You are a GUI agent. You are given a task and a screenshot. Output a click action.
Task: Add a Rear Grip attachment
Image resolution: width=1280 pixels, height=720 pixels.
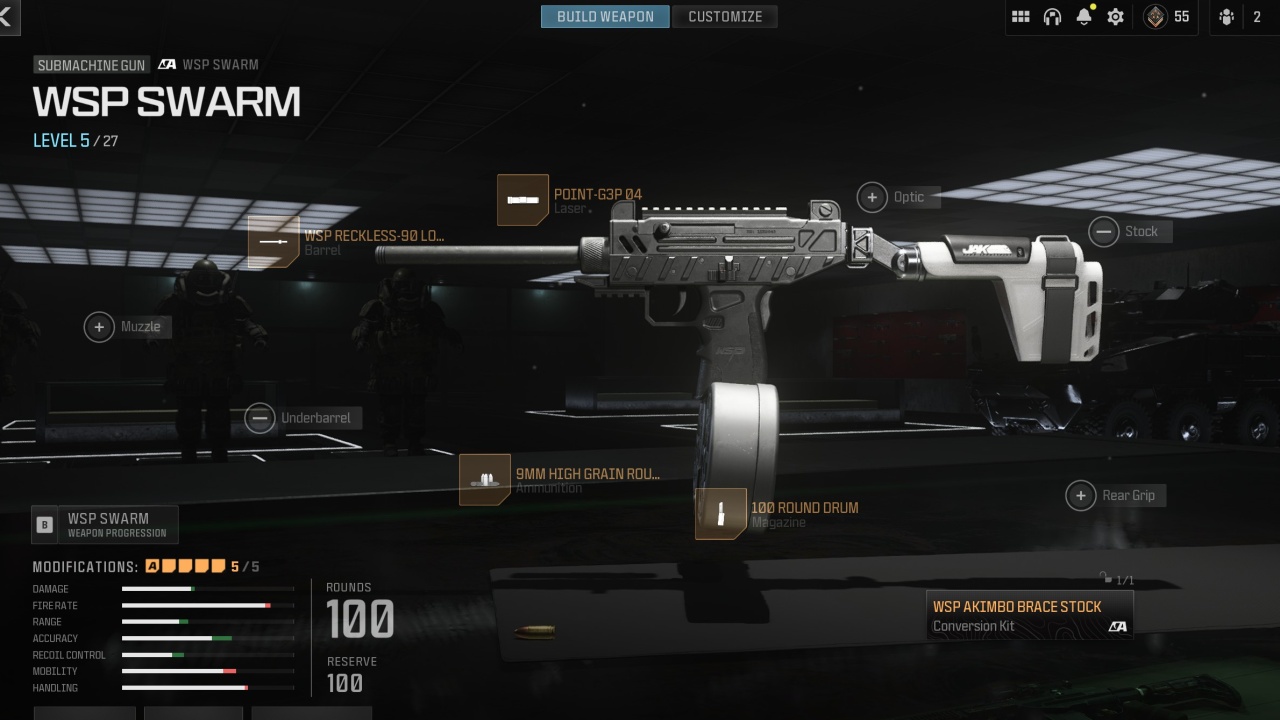point(1080,495)
